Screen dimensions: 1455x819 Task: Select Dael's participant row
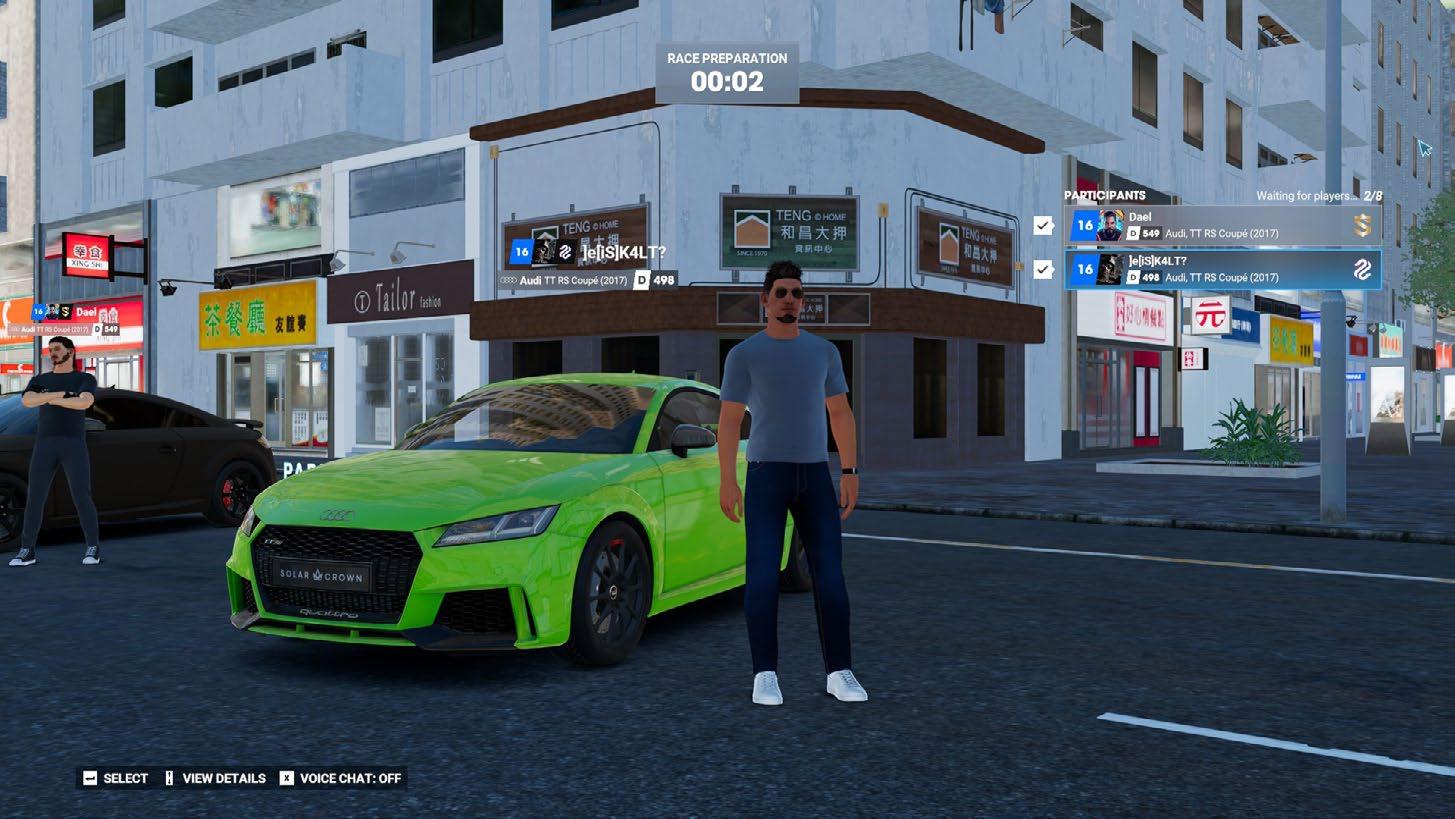pyautogui.click(x=1223, y=225)
